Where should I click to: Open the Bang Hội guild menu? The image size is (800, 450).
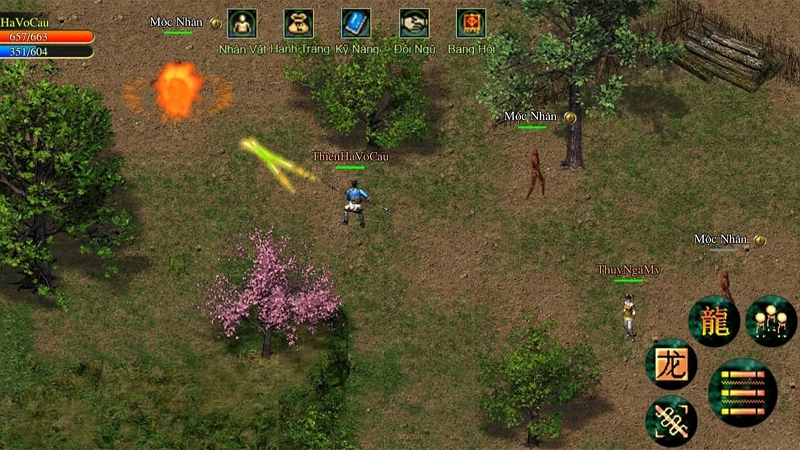pos(471,23)
